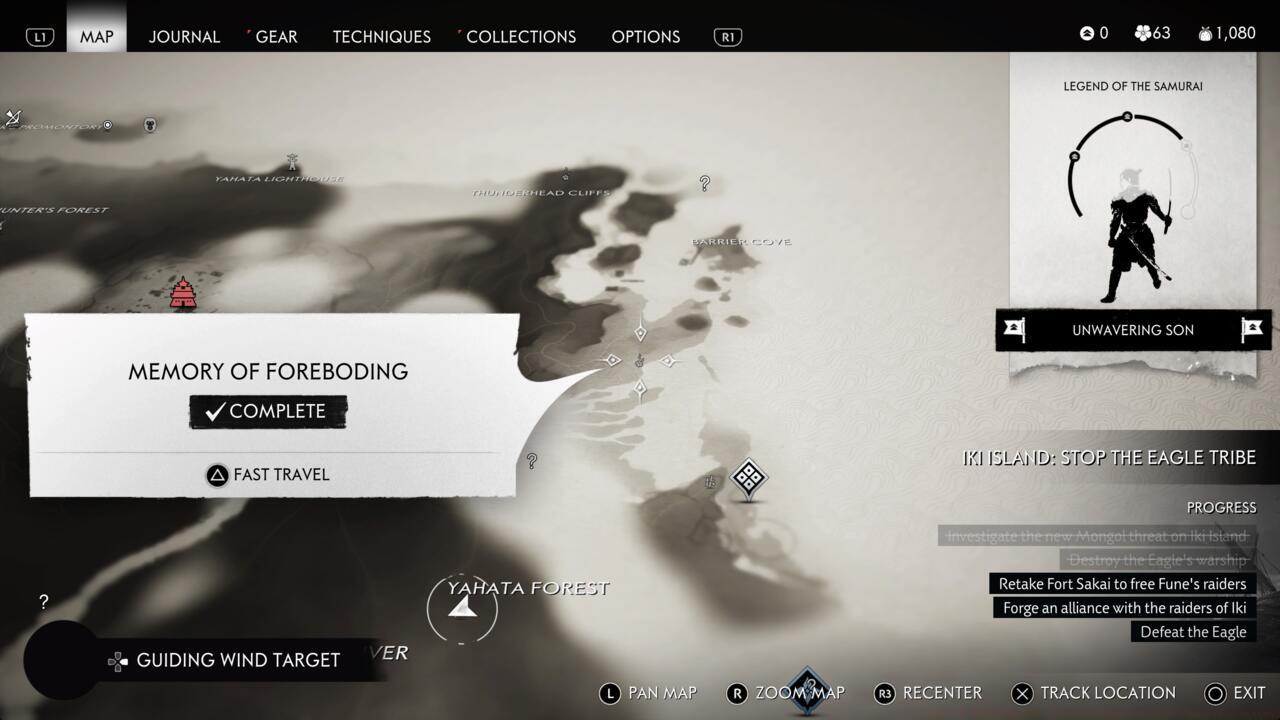Select the red Mongol fort map marker
The height and width of the screenshot is (720, 1280).
[183, 293]
